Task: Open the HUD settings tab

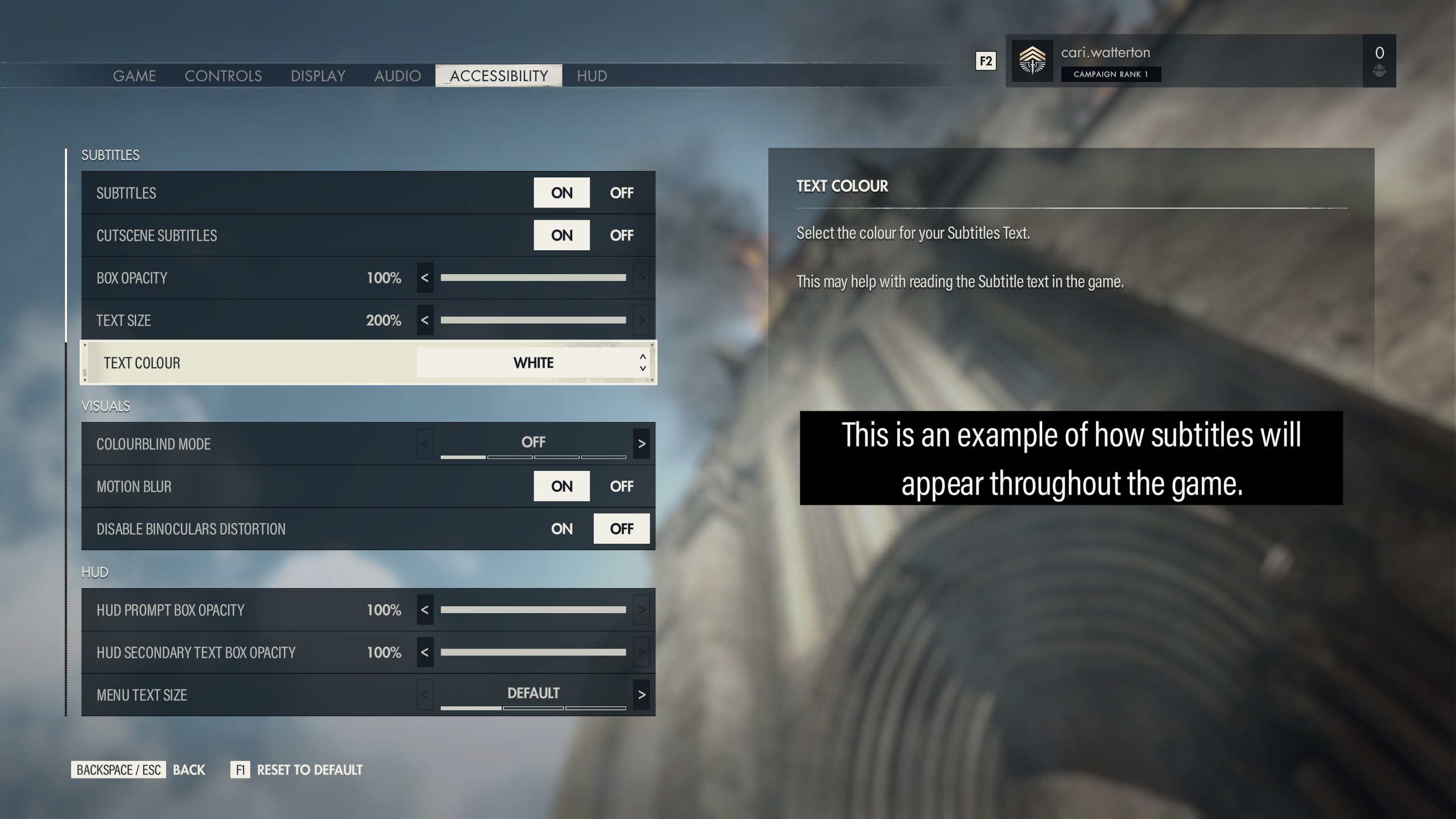Action: pyautogui.click(x=591, y=76)
